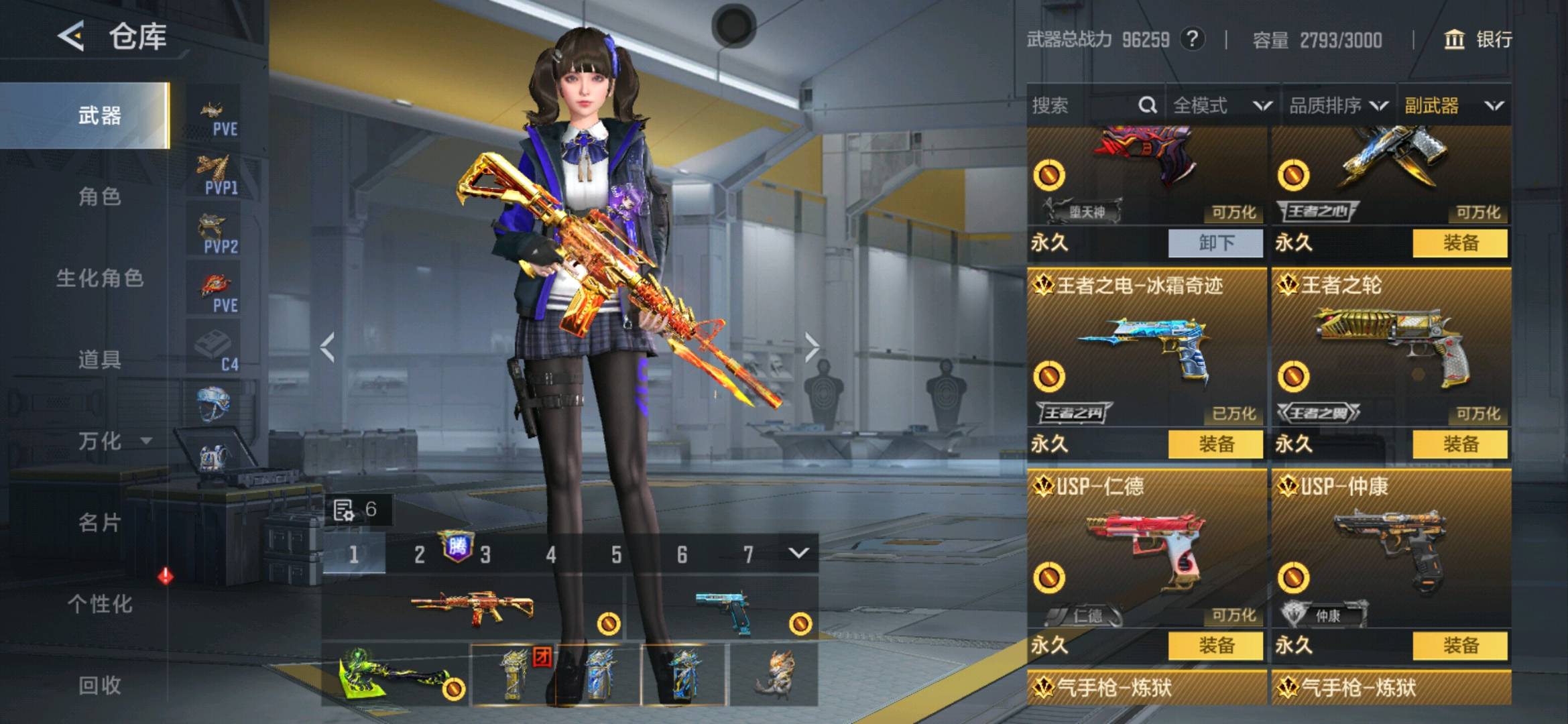Go back from the 仓库 warehouse screen
The width and height of the screenshot is (1568, 724).
pyautogui.click(x=71, y=36)
